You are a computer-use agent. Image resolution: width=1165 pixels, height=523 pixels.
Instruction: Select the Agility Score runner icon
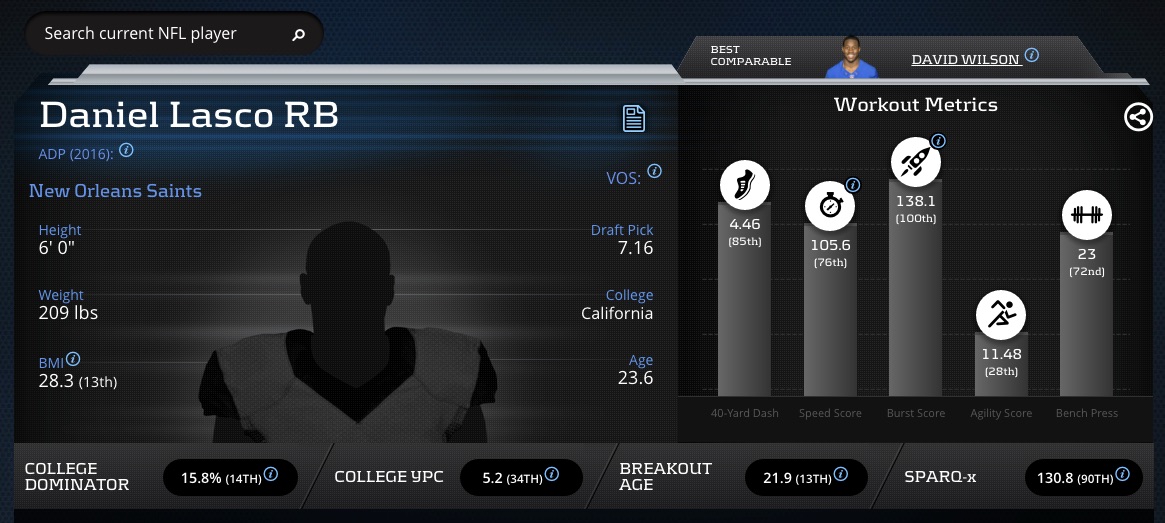click(1001, 316)
